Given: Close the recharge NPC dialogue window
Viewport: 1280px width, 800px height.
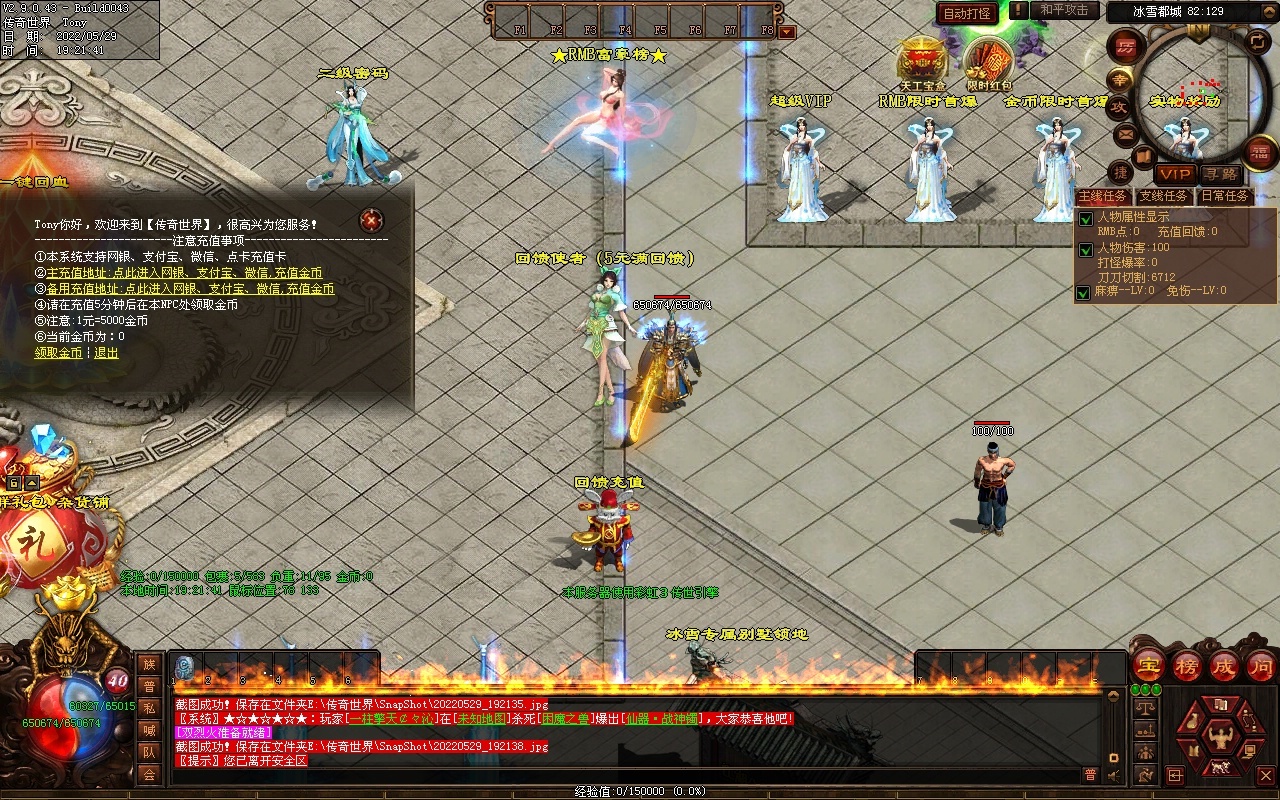Looking at the screenshot, I should click(x=372, y=220).
